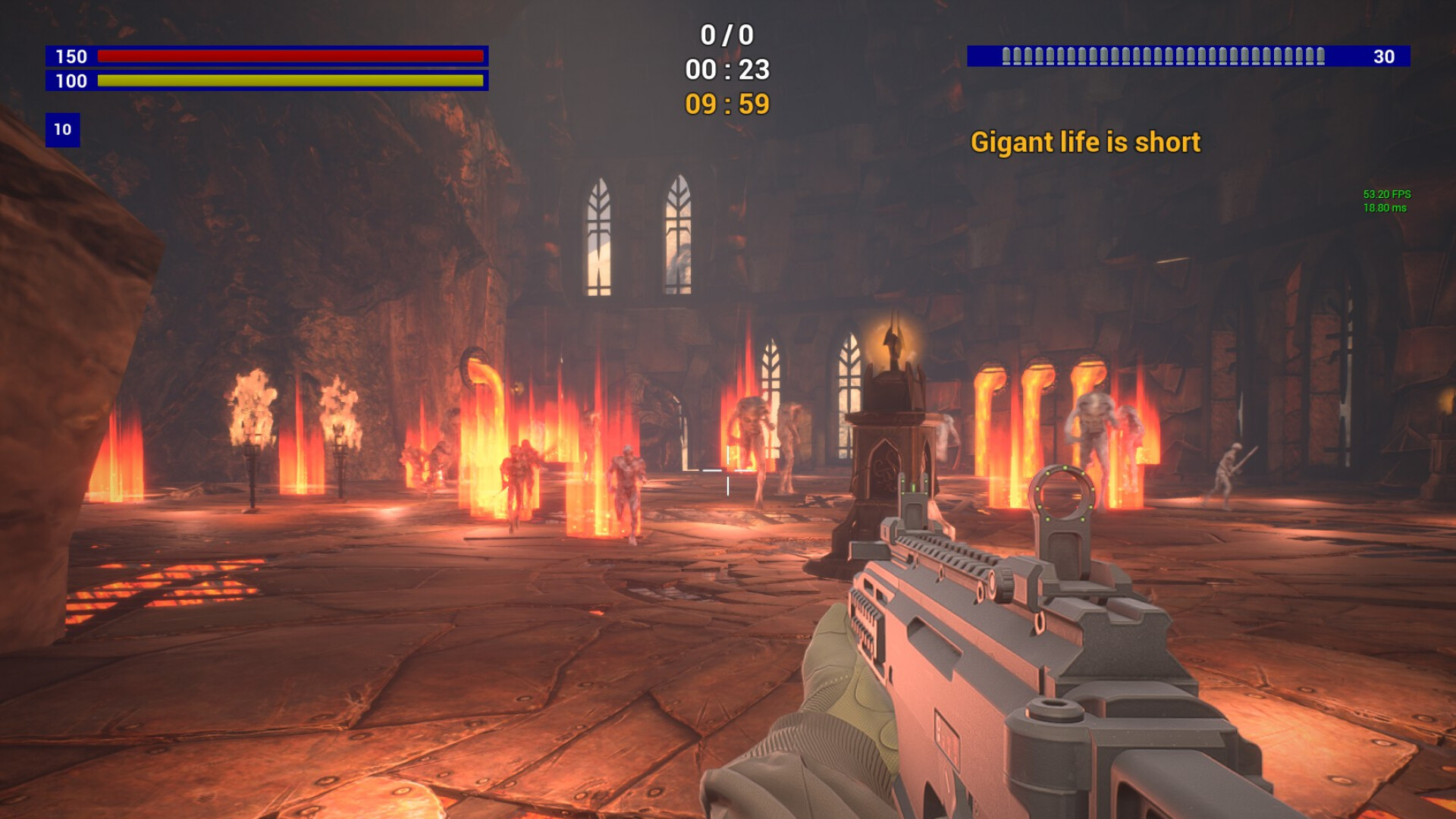
Task: Select the Gigant life is short message
Action: pos(1086,143)
